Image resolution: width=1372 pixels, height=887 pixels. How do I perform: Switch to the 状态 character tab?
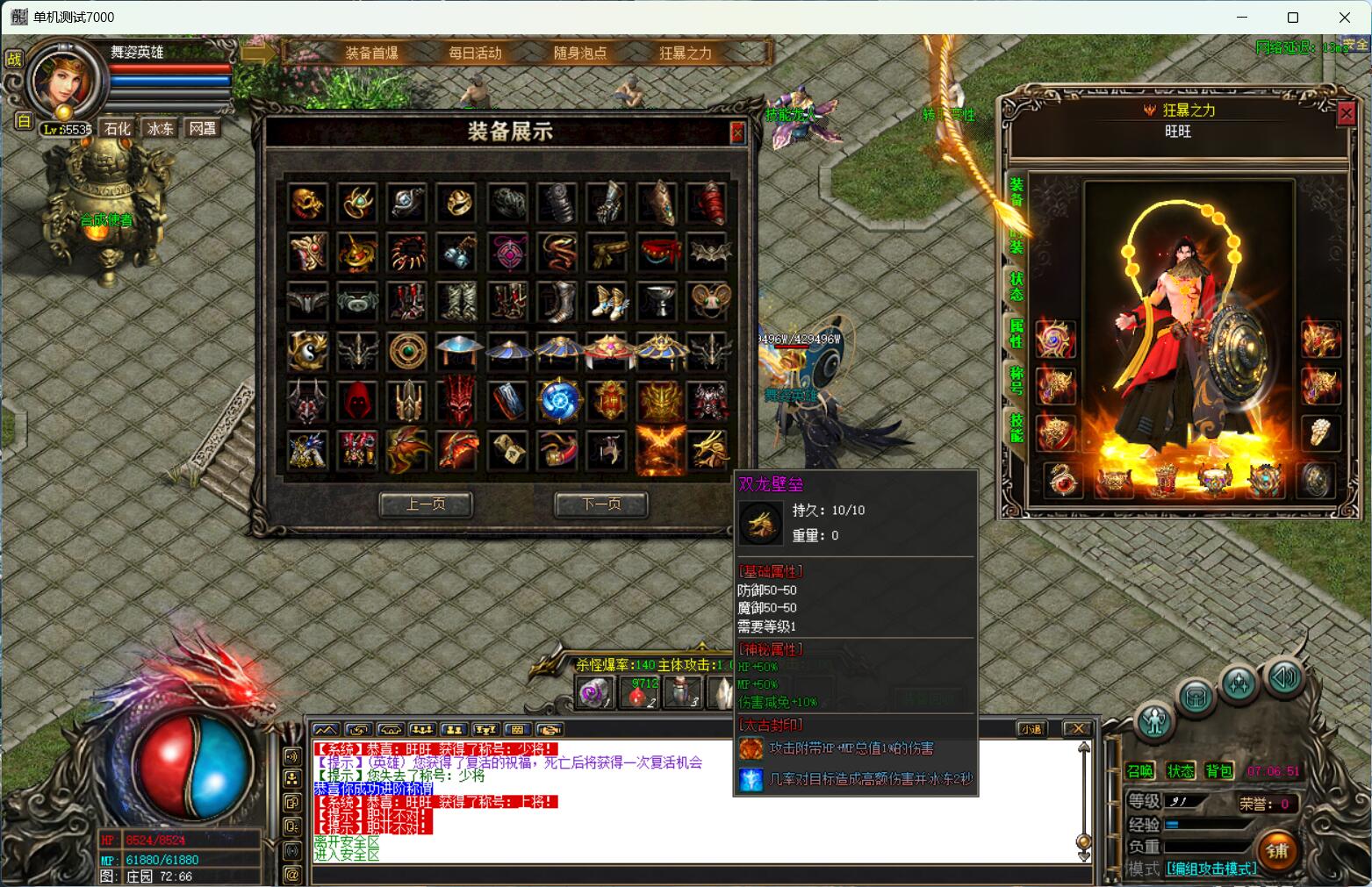pyautogui.click(x=1016, y=286)
